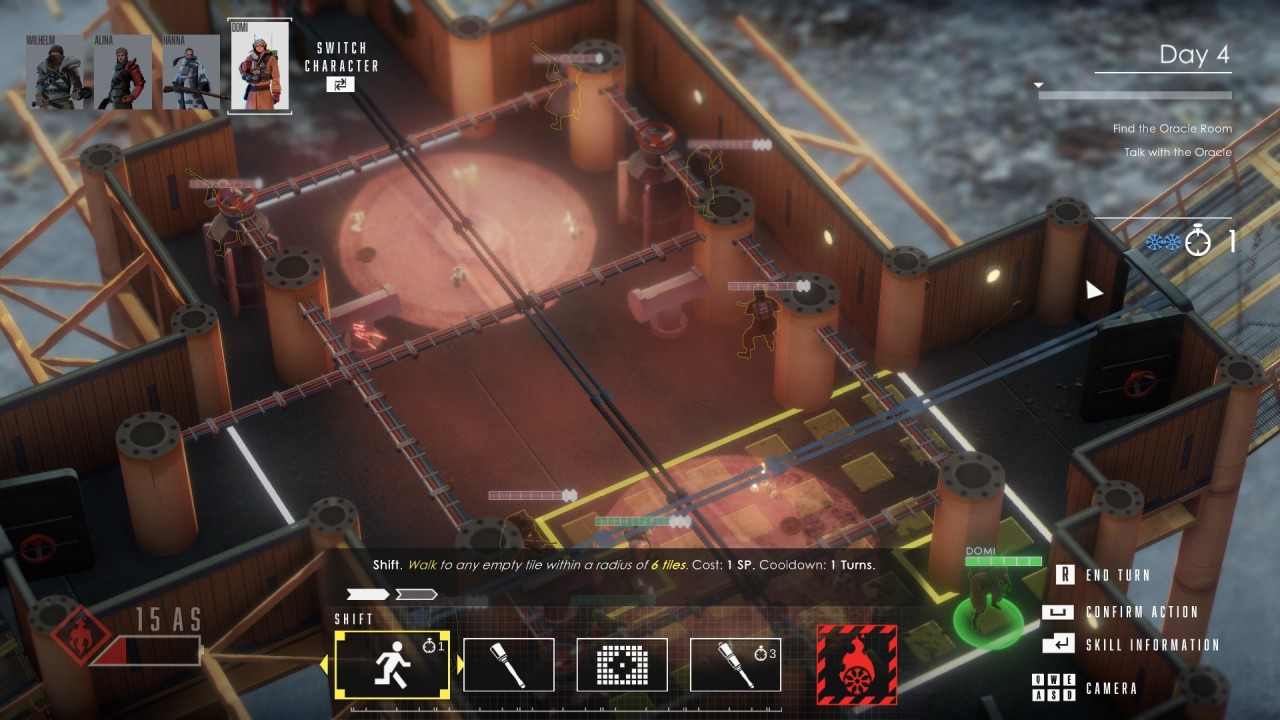
Task: Select the stick grenade skill without cooldown
Action: 508,664
